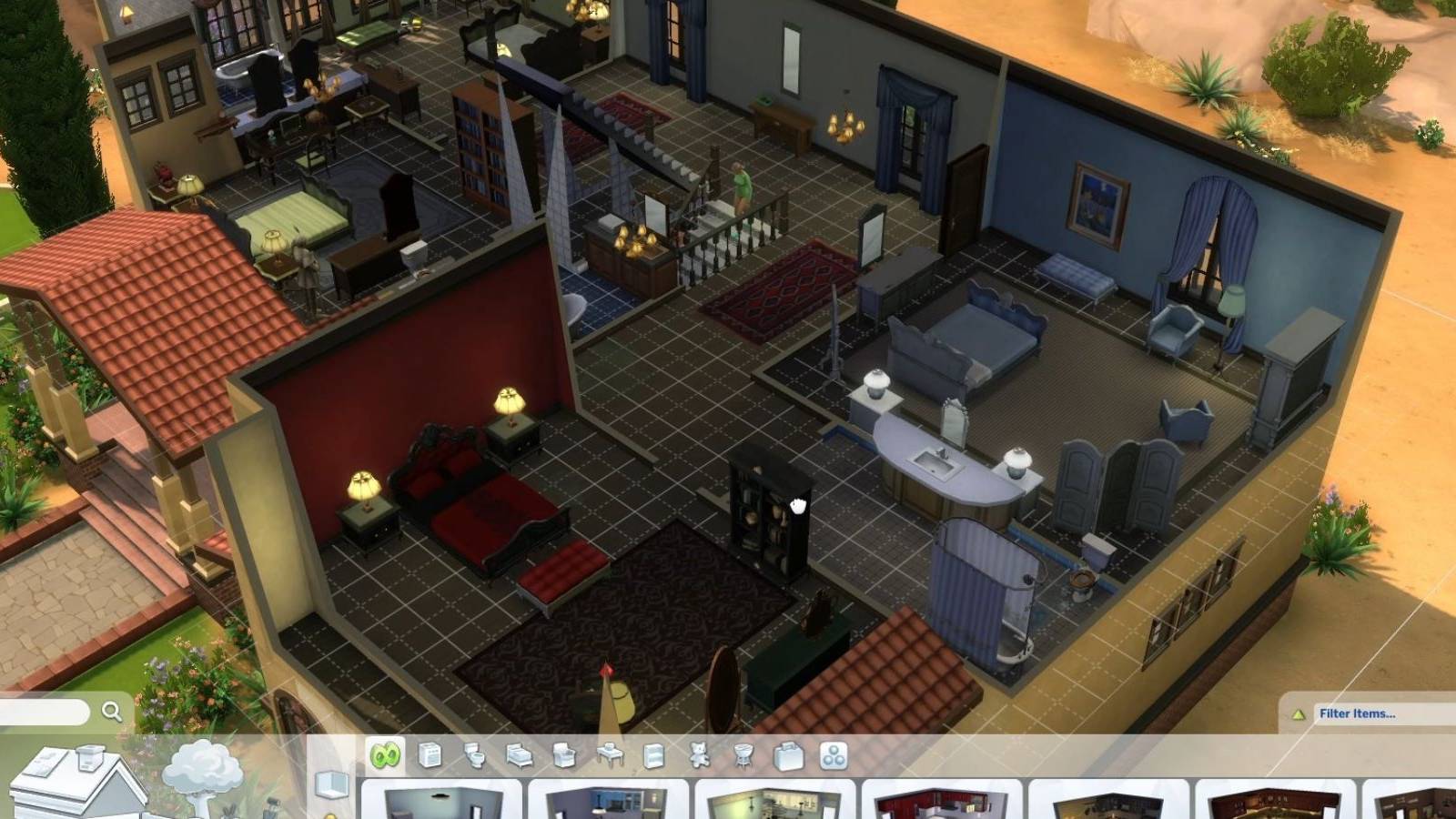
Task: Select the plumbing toilet category icon
Action: (473, 753)
